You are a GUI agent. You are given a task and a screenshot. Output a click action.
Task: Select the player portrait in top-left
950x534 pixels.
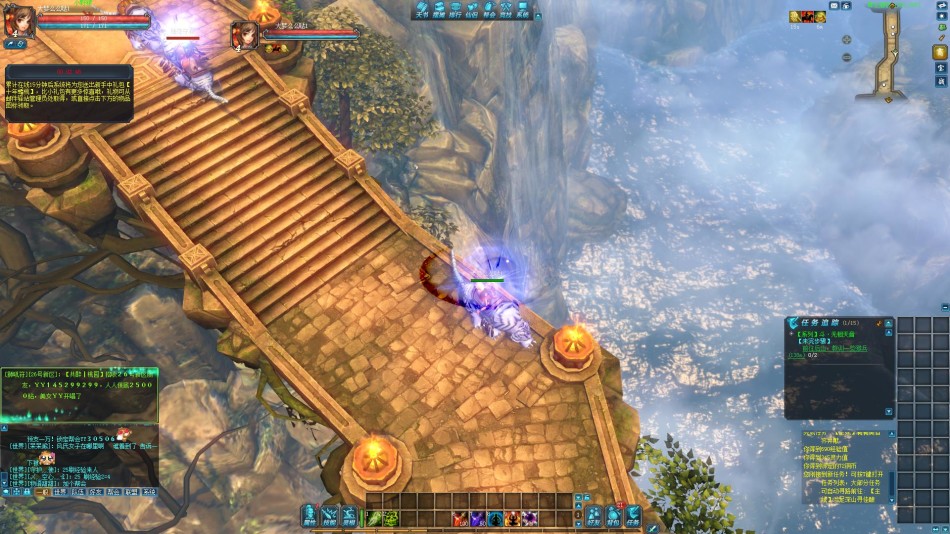(20, 22)
